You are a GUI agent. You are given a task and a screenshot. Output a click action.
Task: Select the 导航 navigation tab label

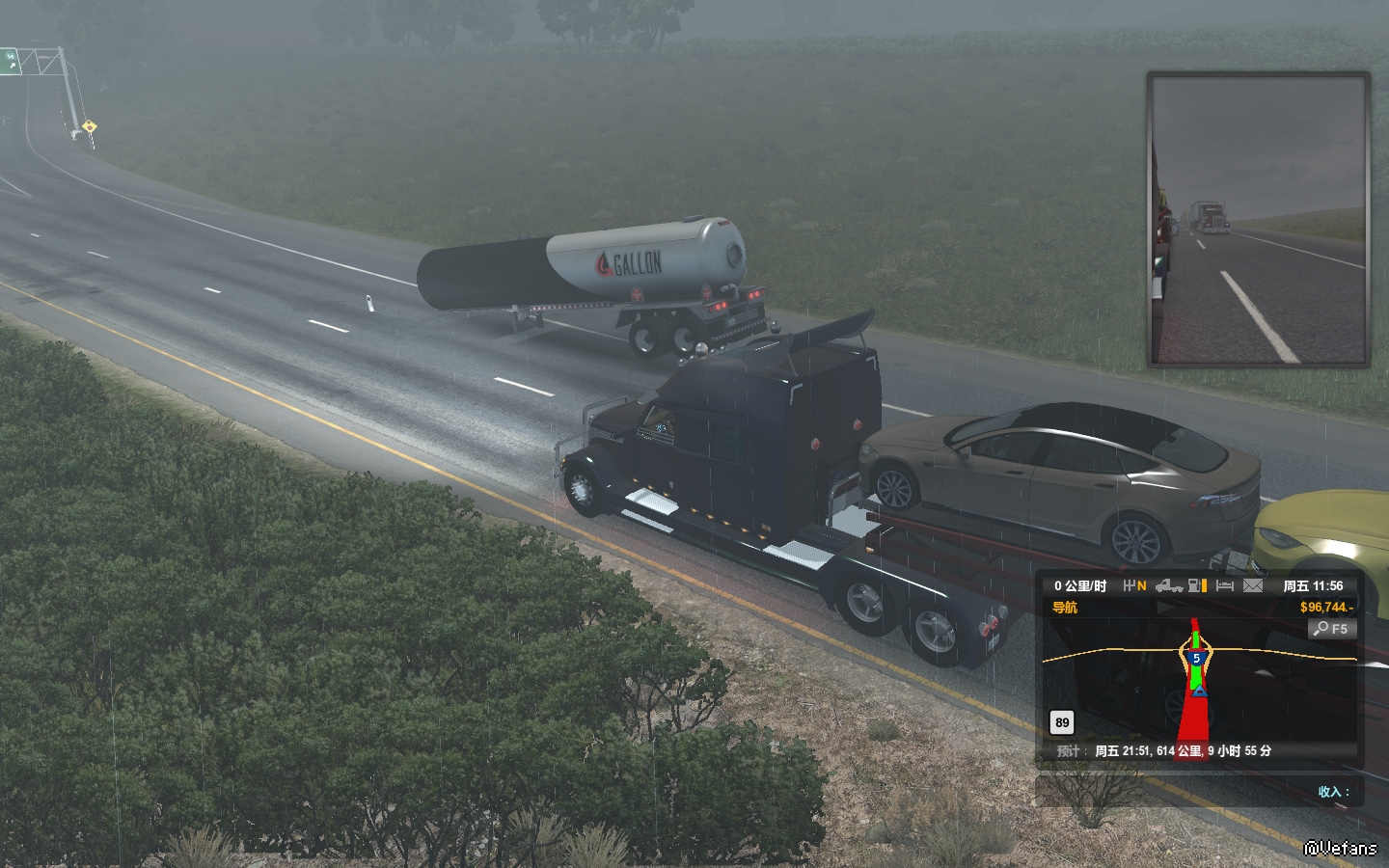[1065, 608]
